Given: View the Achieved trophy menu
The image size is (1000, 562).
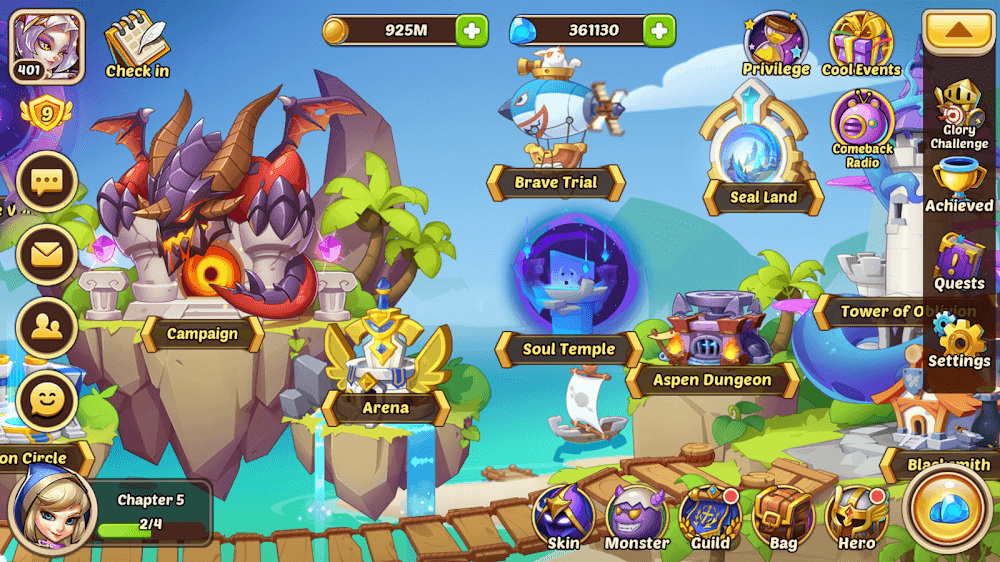Looking at the screenshot, I should (x=959, y=186).
